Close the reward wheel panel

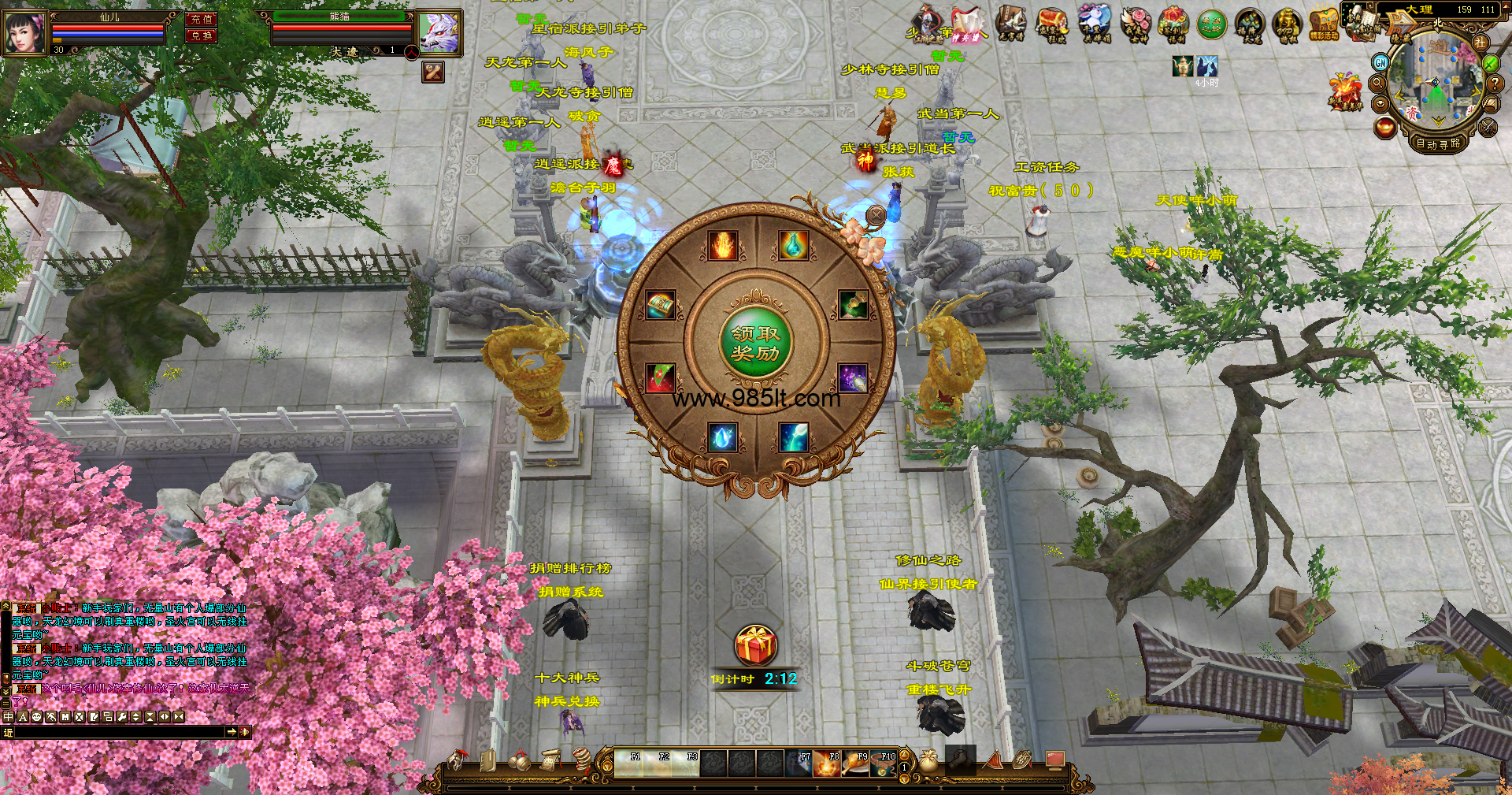tap(876, 214)
